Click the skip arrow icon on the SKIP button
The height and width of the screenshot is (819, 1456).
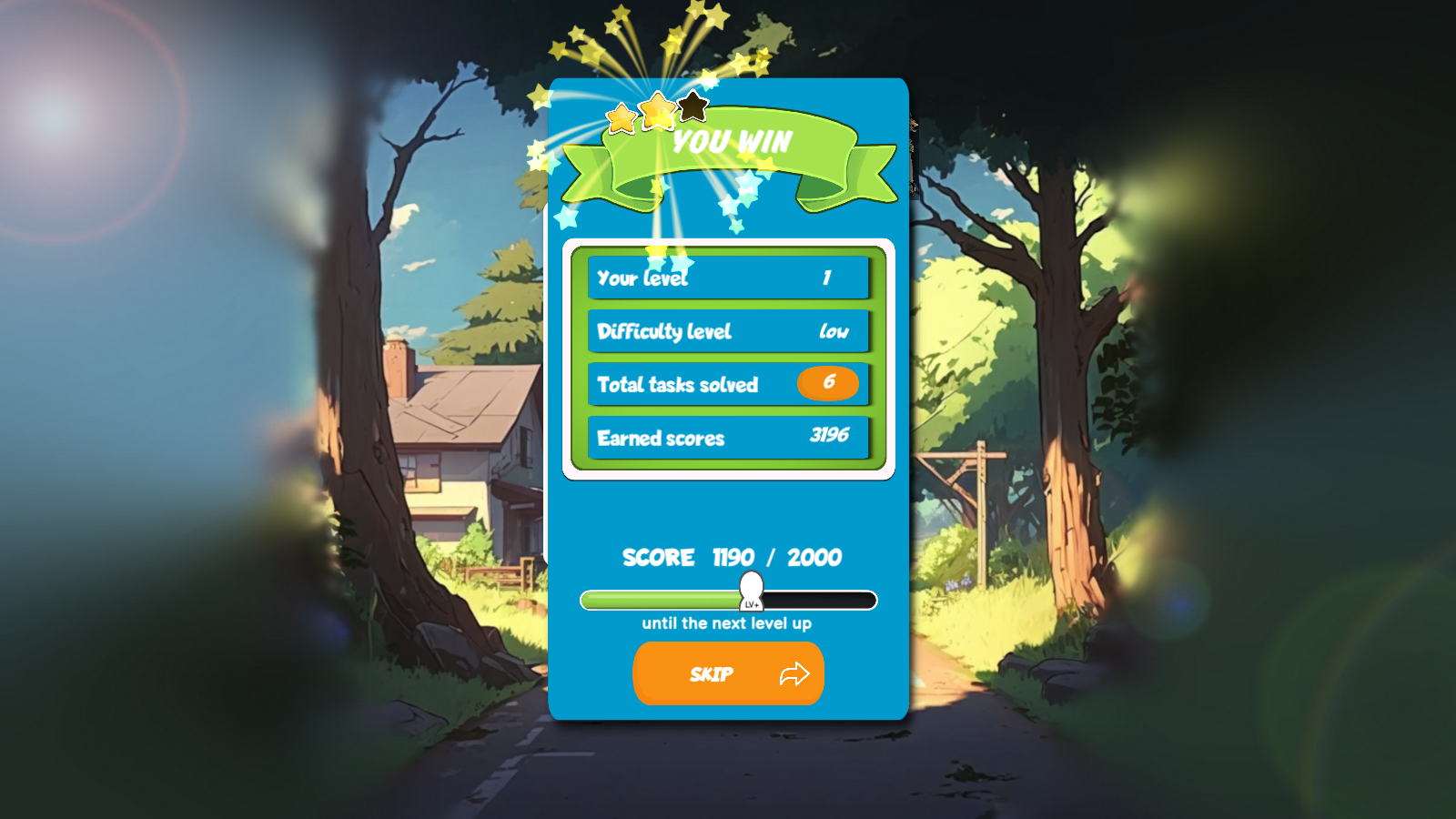[794, 673]
